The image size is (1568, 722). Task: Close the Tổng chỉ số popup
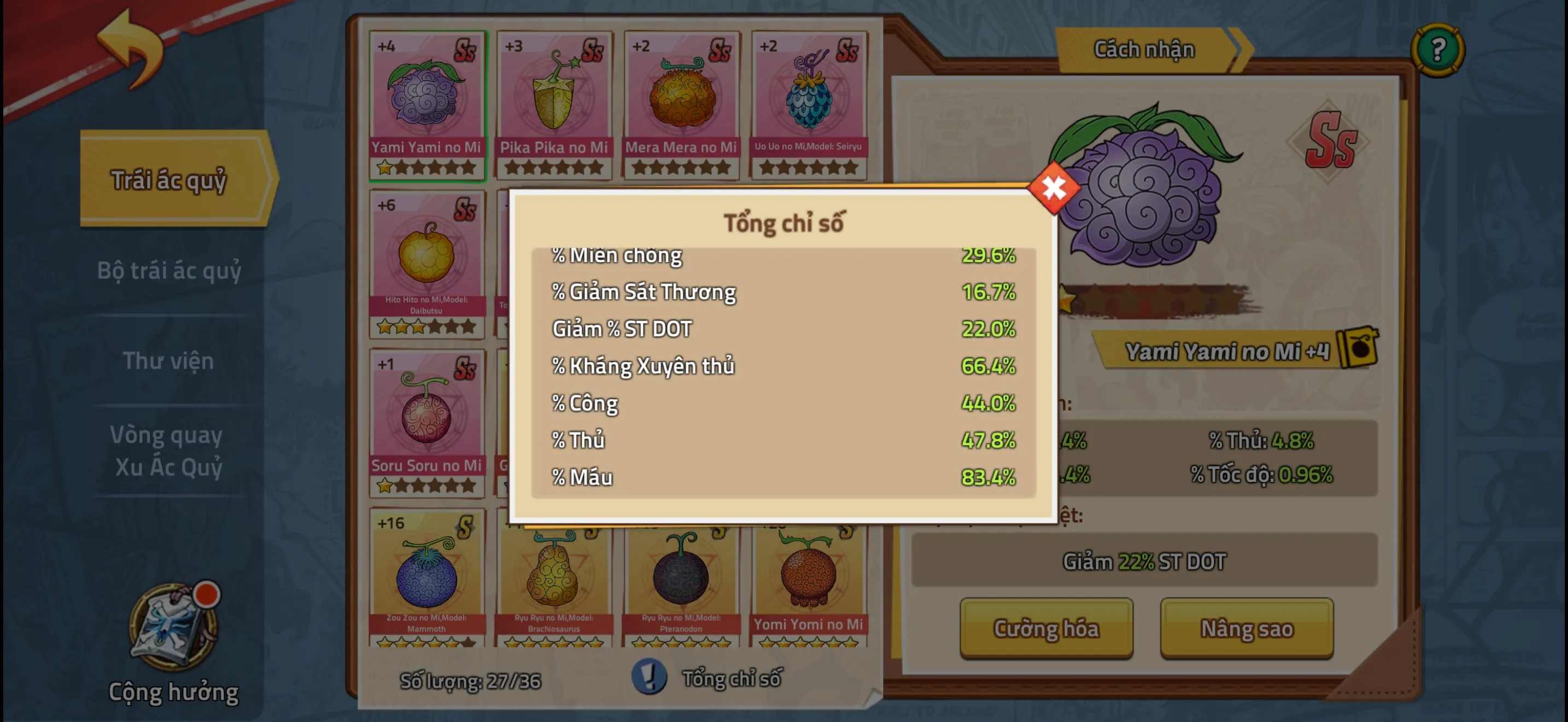pyautogui.click(x=1054, y=188)
